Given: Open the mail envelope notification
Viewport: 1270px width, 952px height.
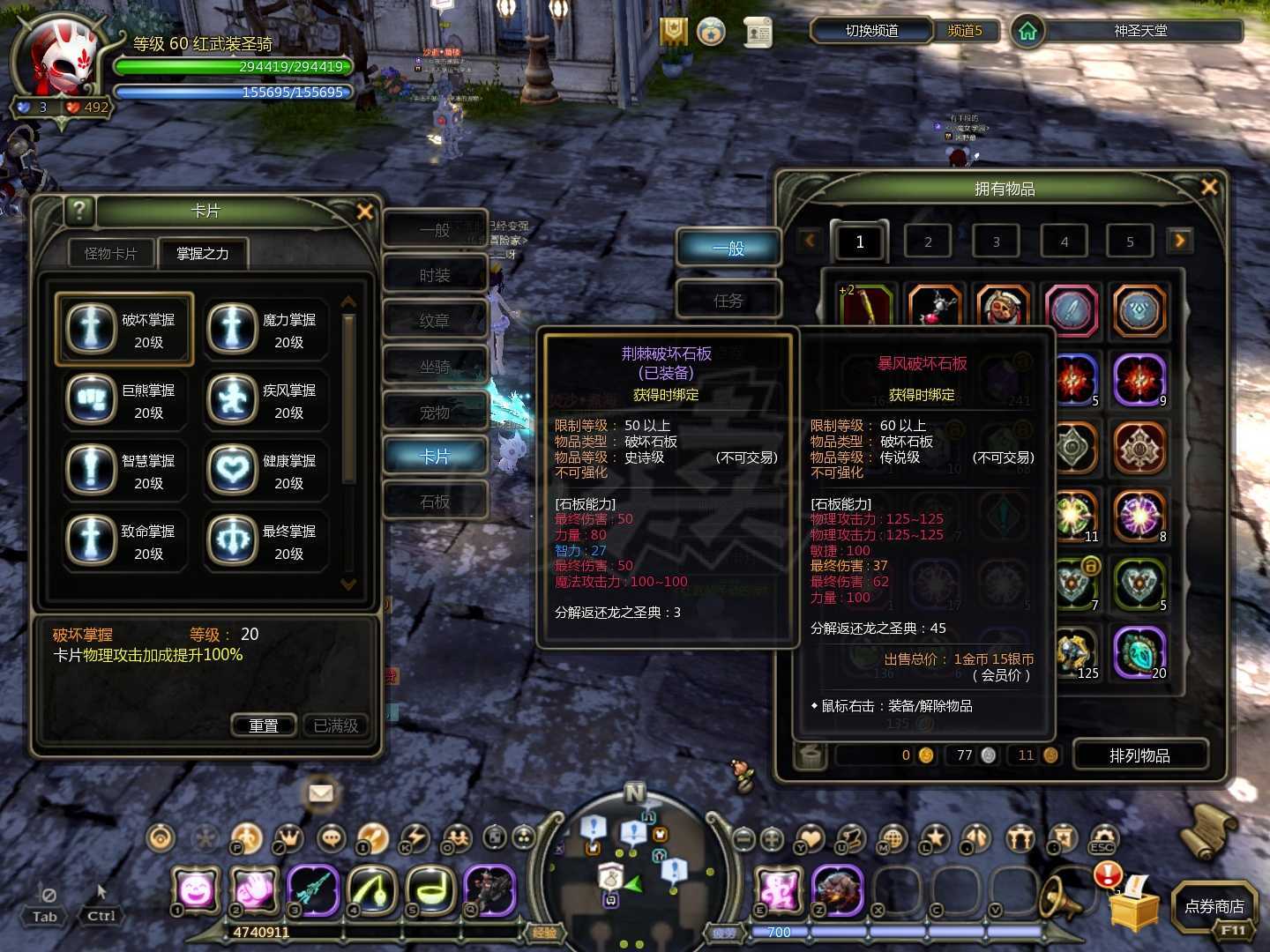Looking at the screenshot, I should point(321,793).
